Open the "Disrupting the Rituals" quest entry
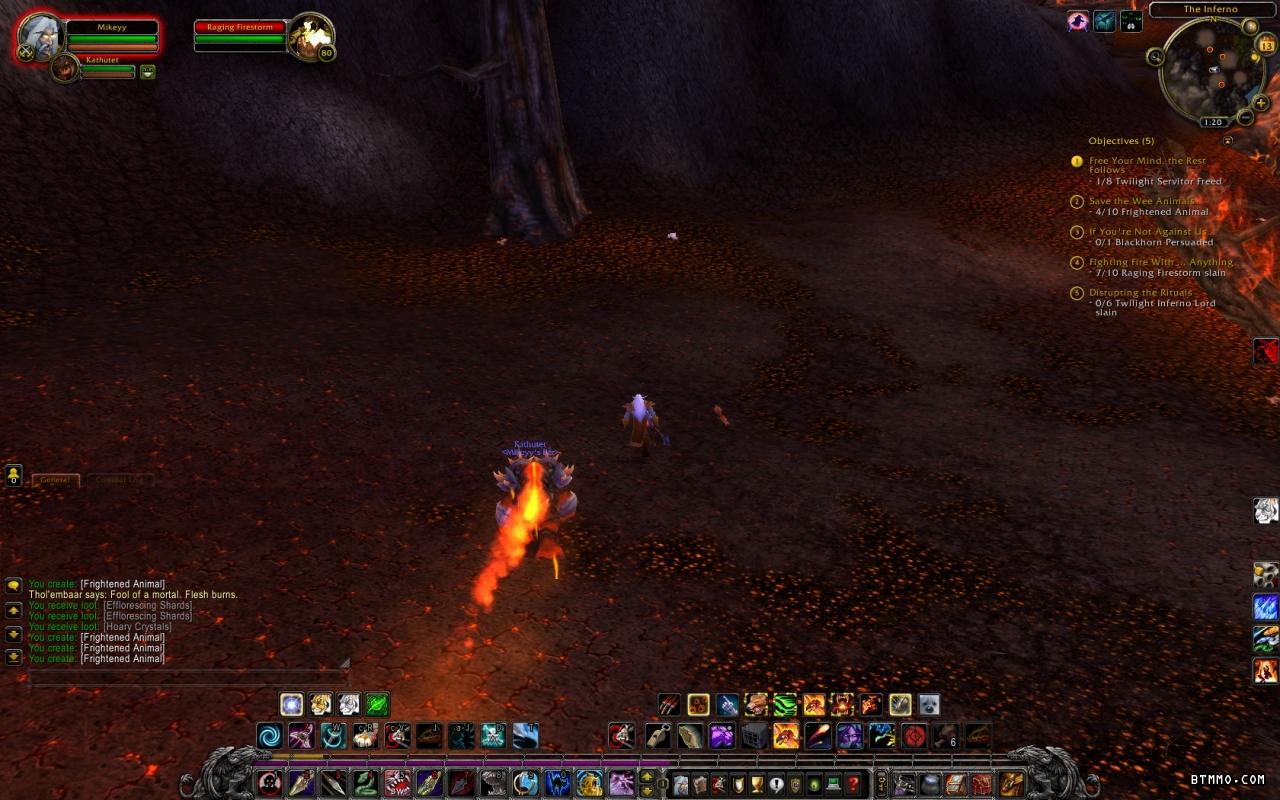1280x800 pixels. 1140,293
